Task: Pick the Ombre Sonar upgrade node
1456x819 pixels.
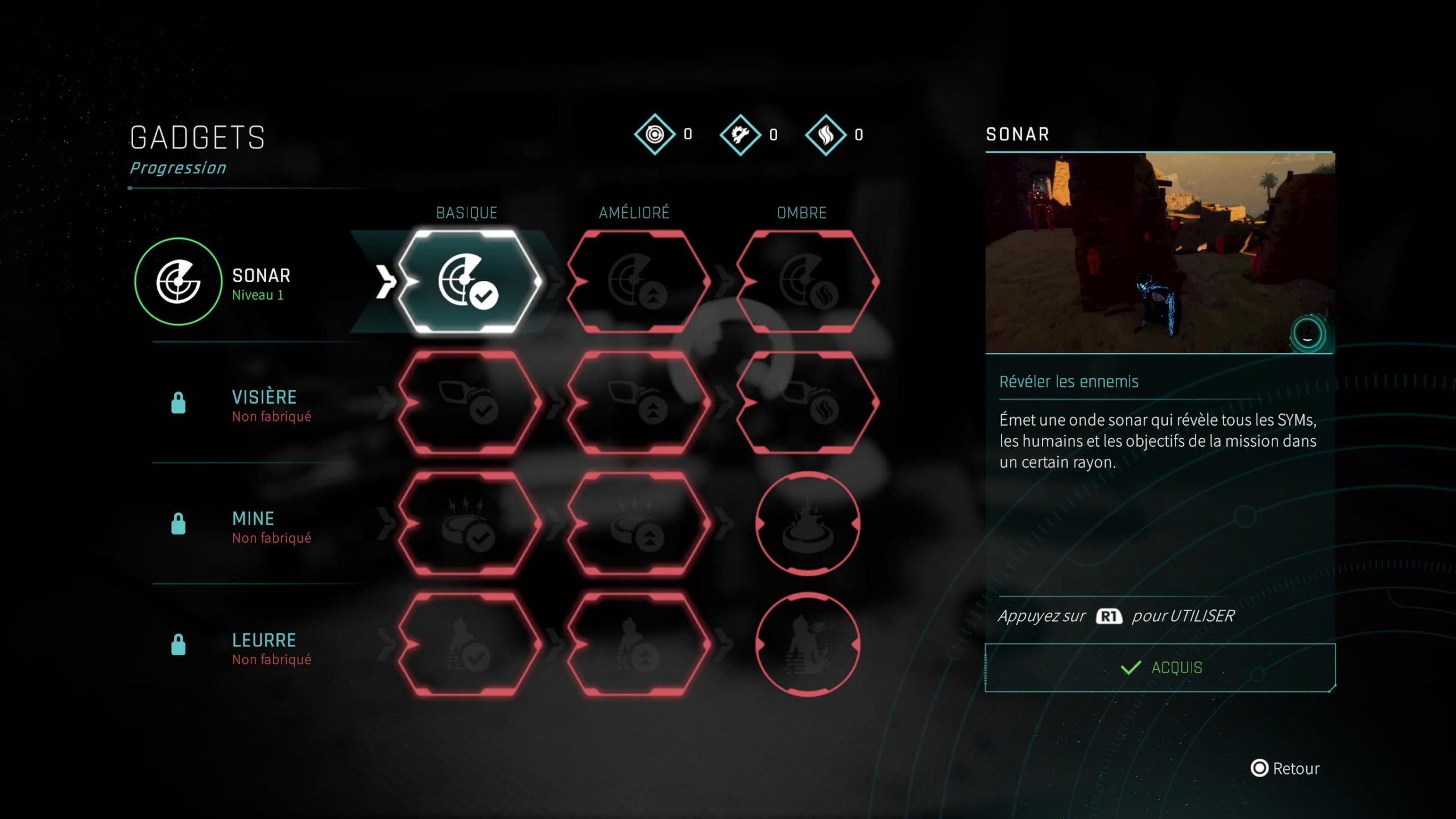Action: tap(806, 282)
